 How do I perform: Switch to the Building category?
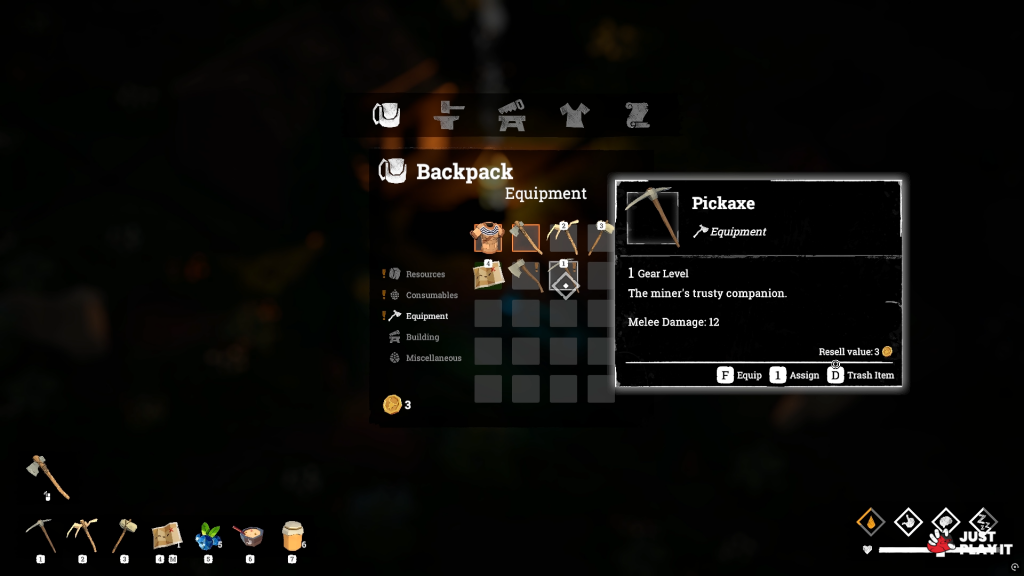pos(422,337)
